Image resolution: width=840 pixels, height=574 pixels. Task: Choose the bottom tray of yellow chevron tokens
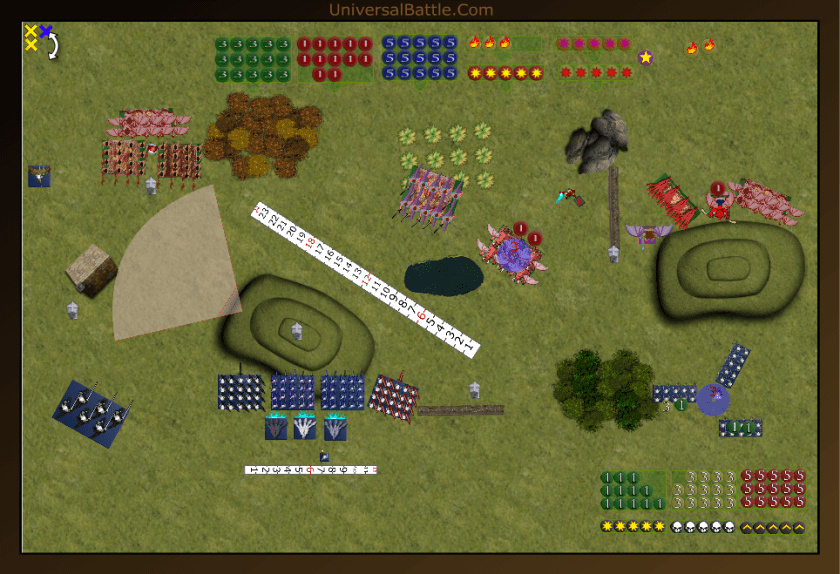[x=773, y=527]
